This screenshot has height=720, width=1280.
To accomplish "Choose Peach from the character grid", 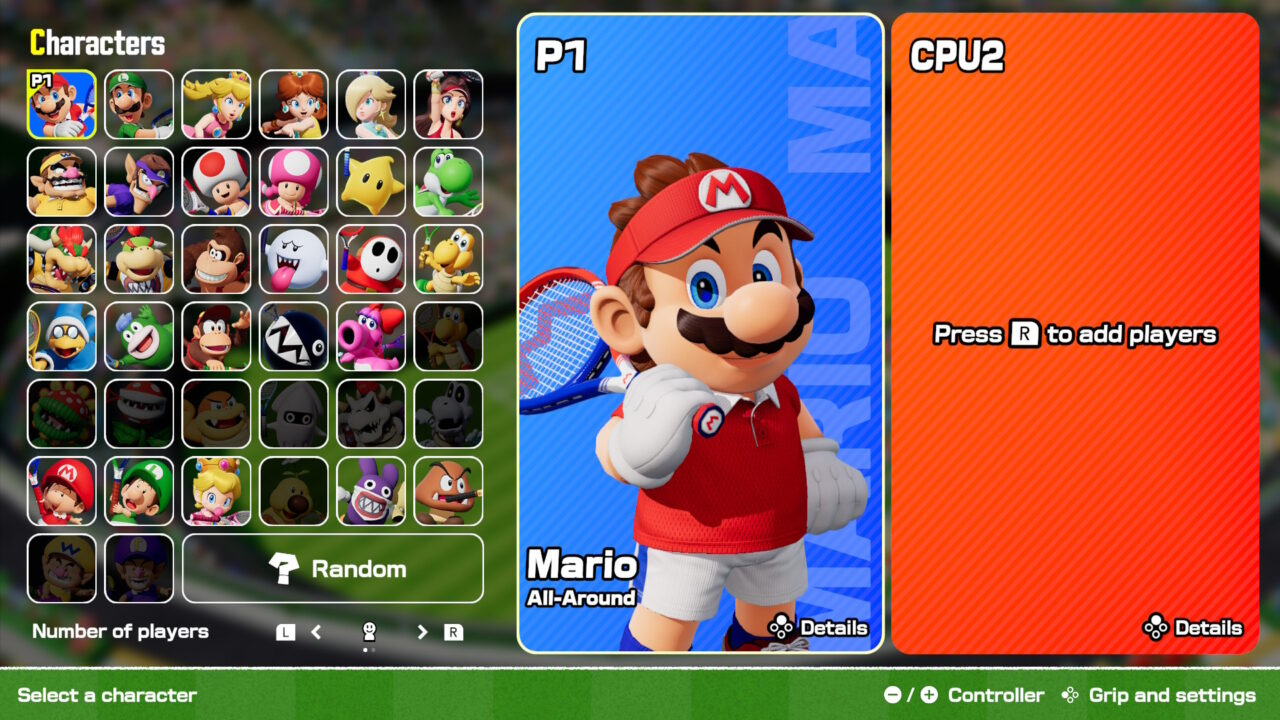I will (216, 104).
